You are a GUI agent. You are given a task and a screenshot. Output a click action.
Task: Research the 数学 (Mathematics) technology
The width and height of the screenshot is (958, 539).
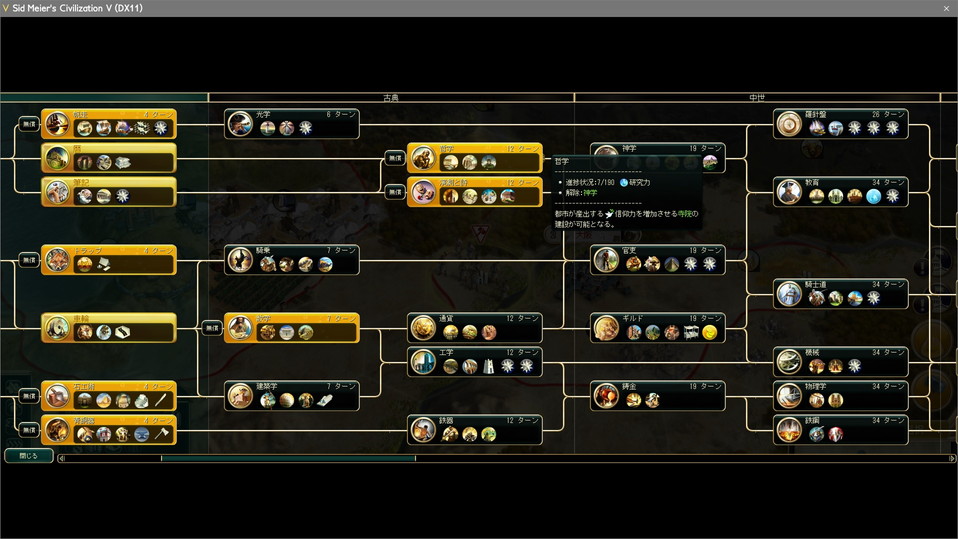291,327
